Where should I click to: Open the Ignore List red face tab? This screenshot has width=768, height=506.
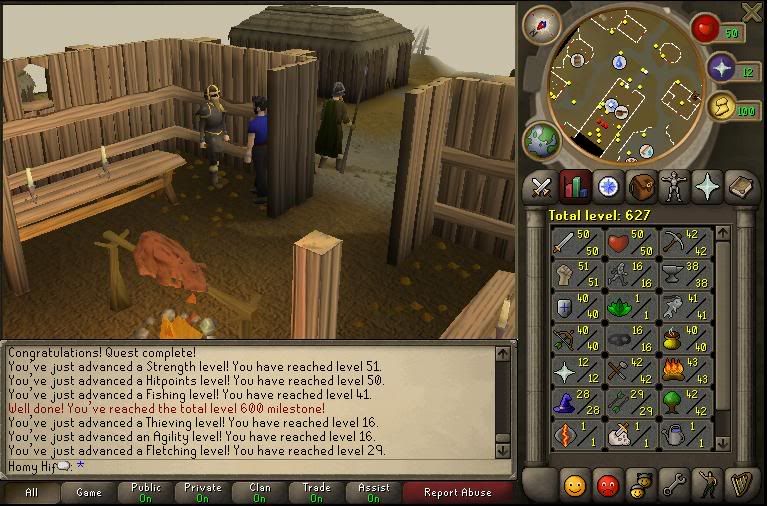607,485
